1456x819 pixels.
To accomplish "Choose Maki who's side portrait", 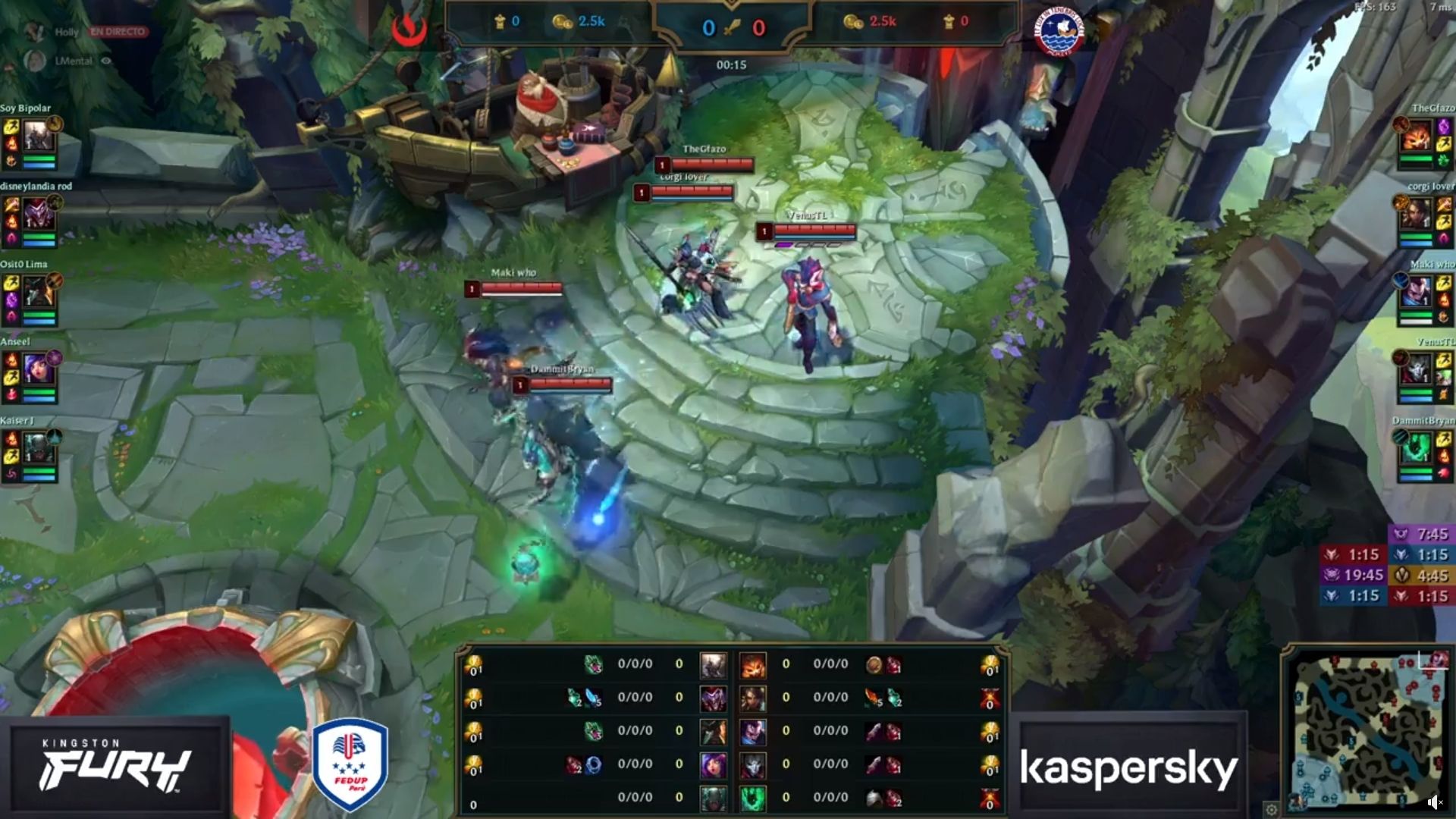I will click(1416, 293).
